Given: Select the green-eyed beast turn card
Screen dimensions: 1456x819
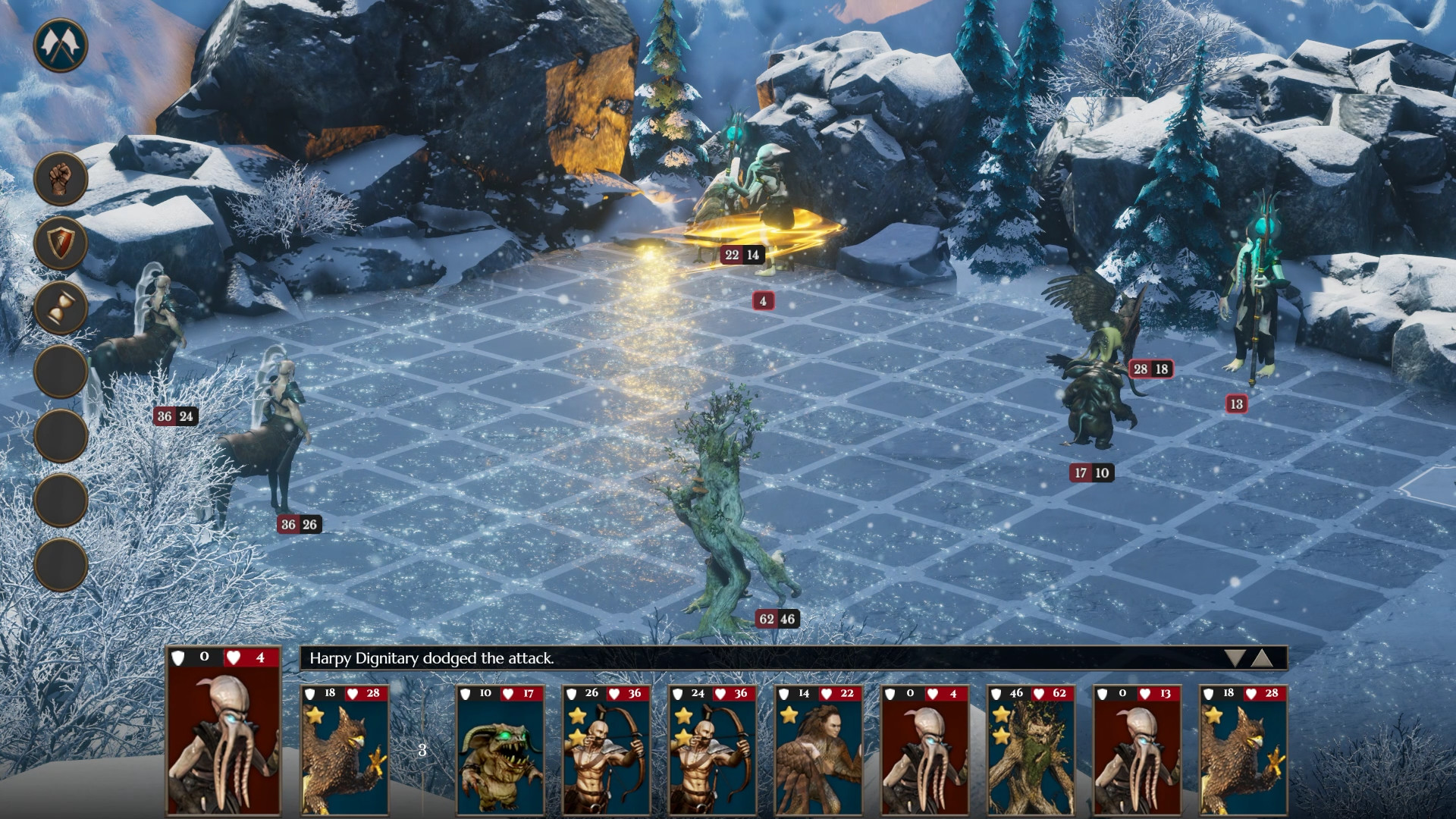Looking at the screenshot, I should point(500,751).
